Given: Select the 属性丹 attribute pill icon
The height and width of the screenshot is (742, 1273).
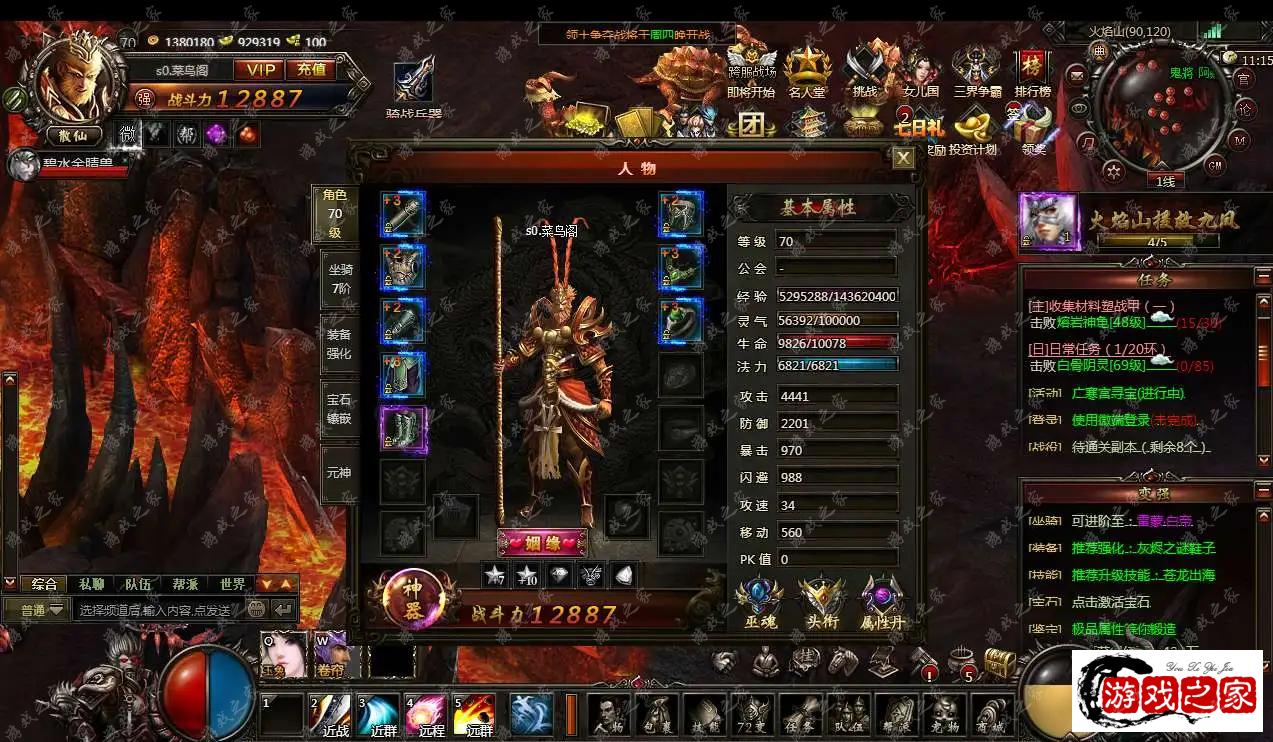Looking at the screenshot, I should click(883, 603).
